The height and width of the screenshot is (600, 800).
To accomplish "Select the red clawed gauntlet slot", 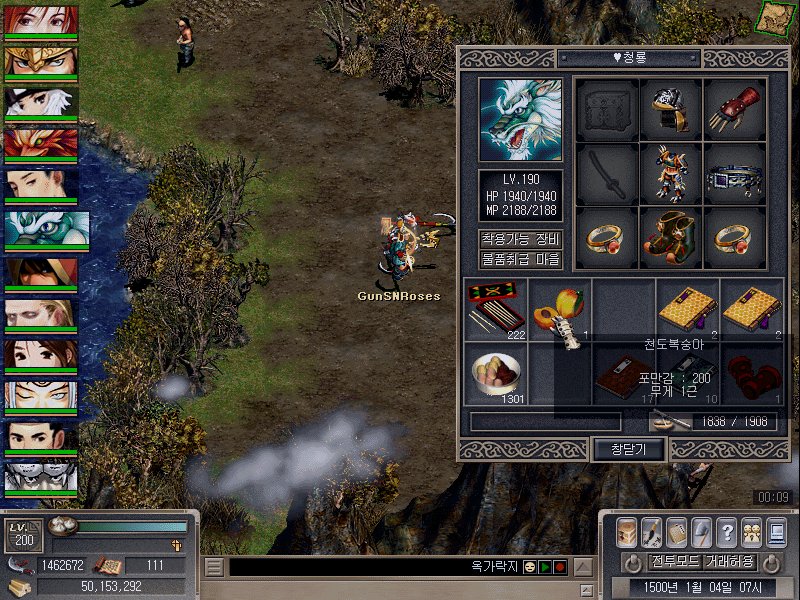I will click(735, 109).
